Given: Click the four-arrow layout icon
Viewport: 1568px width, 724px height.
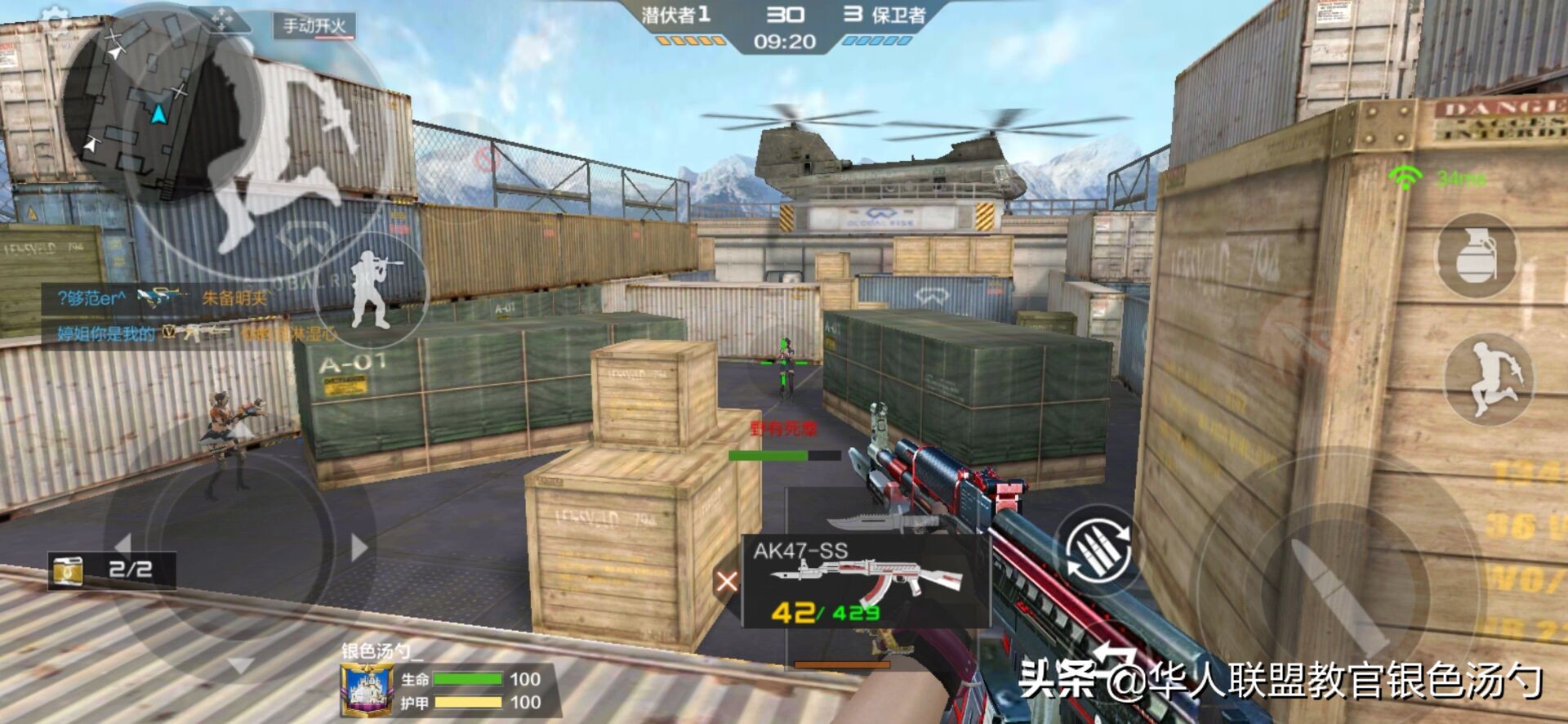Looking at the screenshot, I should coord(221,18).
